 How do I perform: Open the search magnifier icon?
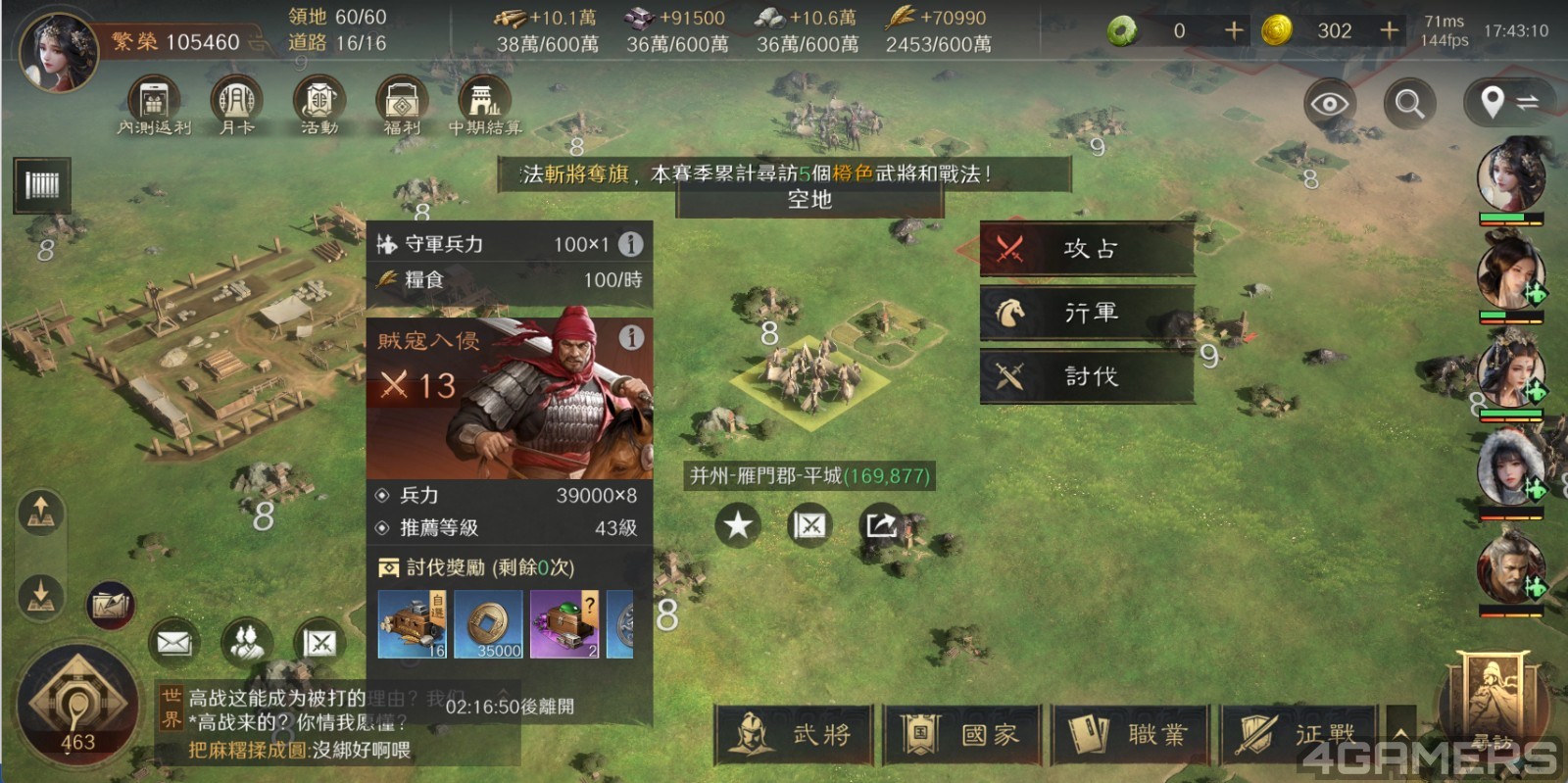pyautogui.click(x=1409, y=103)
